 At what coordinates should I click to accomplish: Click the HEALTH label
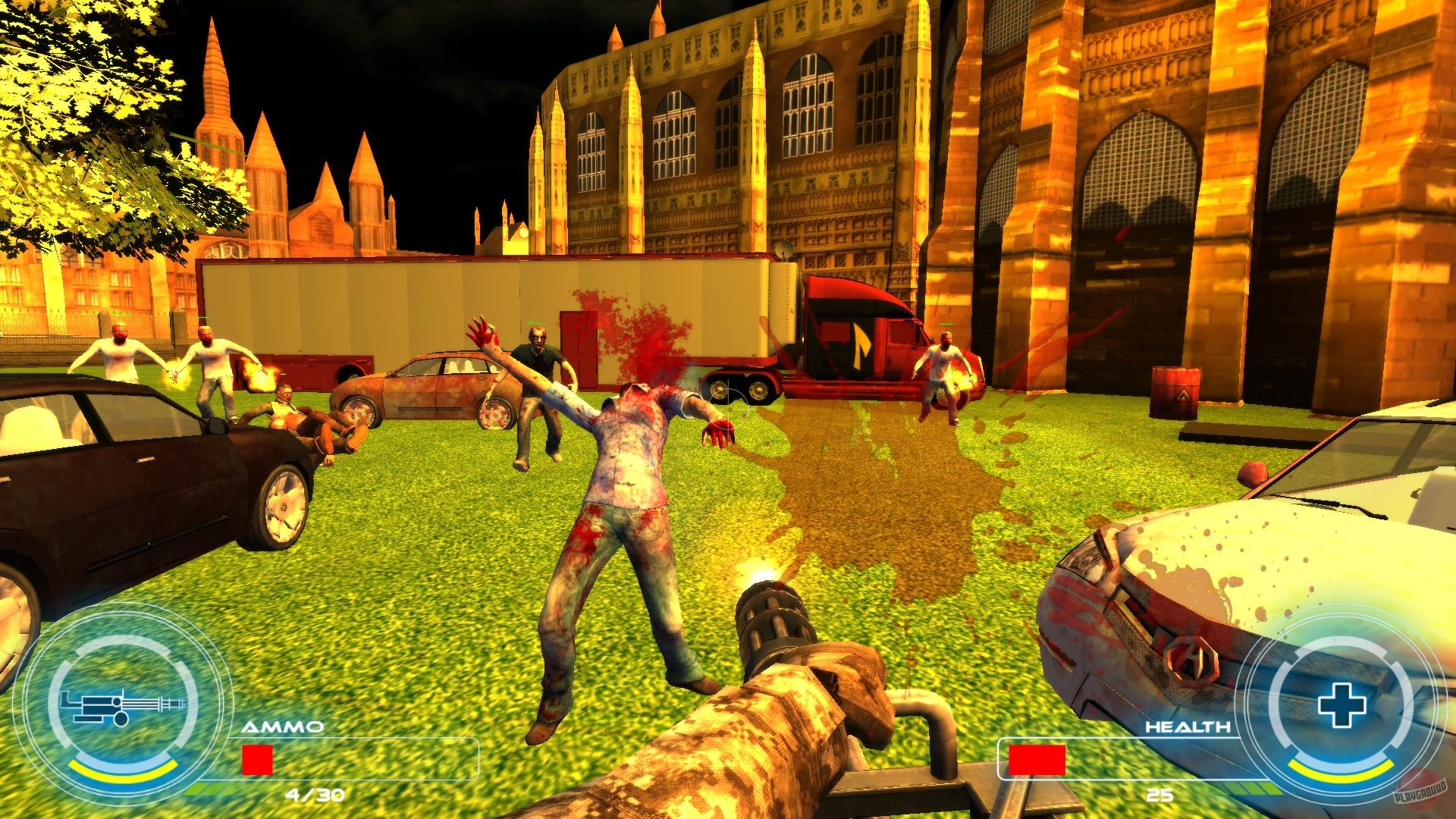[1189, 726]
